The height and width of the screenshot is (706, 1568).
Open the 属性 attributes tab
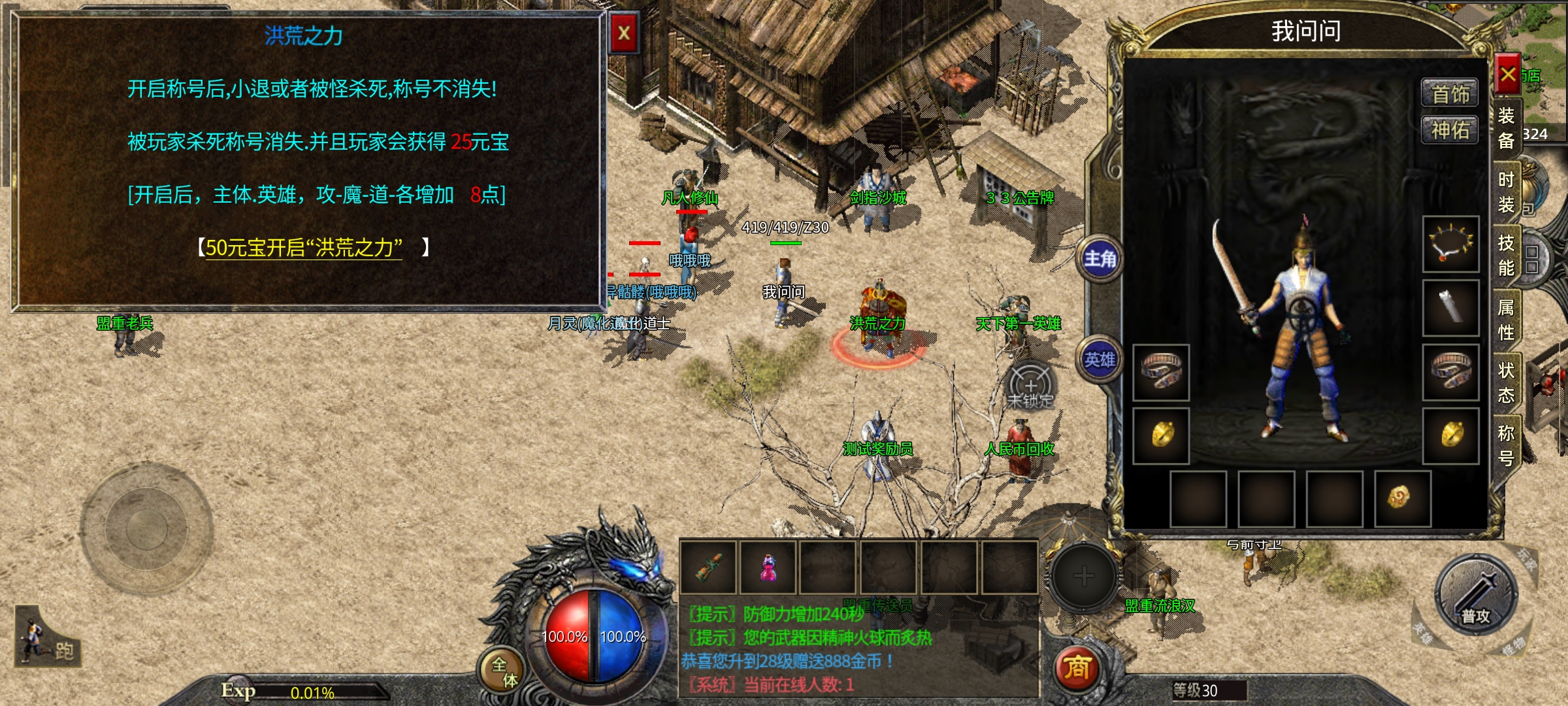tap(1506, 320)
